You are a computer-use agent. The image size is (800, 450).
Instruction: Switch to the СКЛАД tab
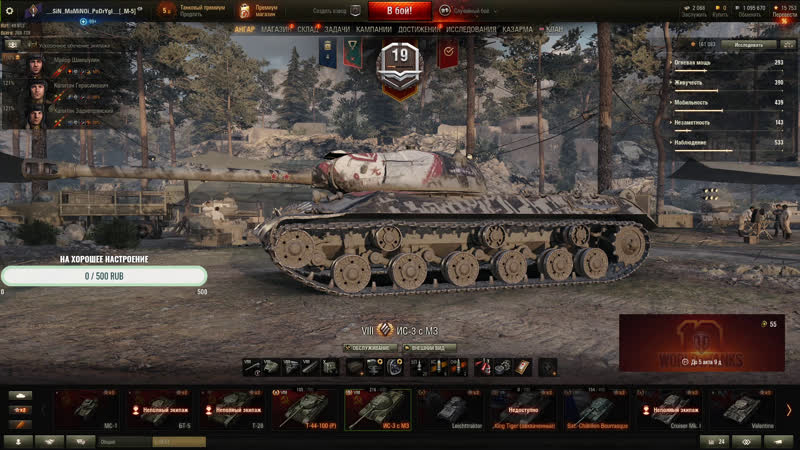[x=308, y=30]
